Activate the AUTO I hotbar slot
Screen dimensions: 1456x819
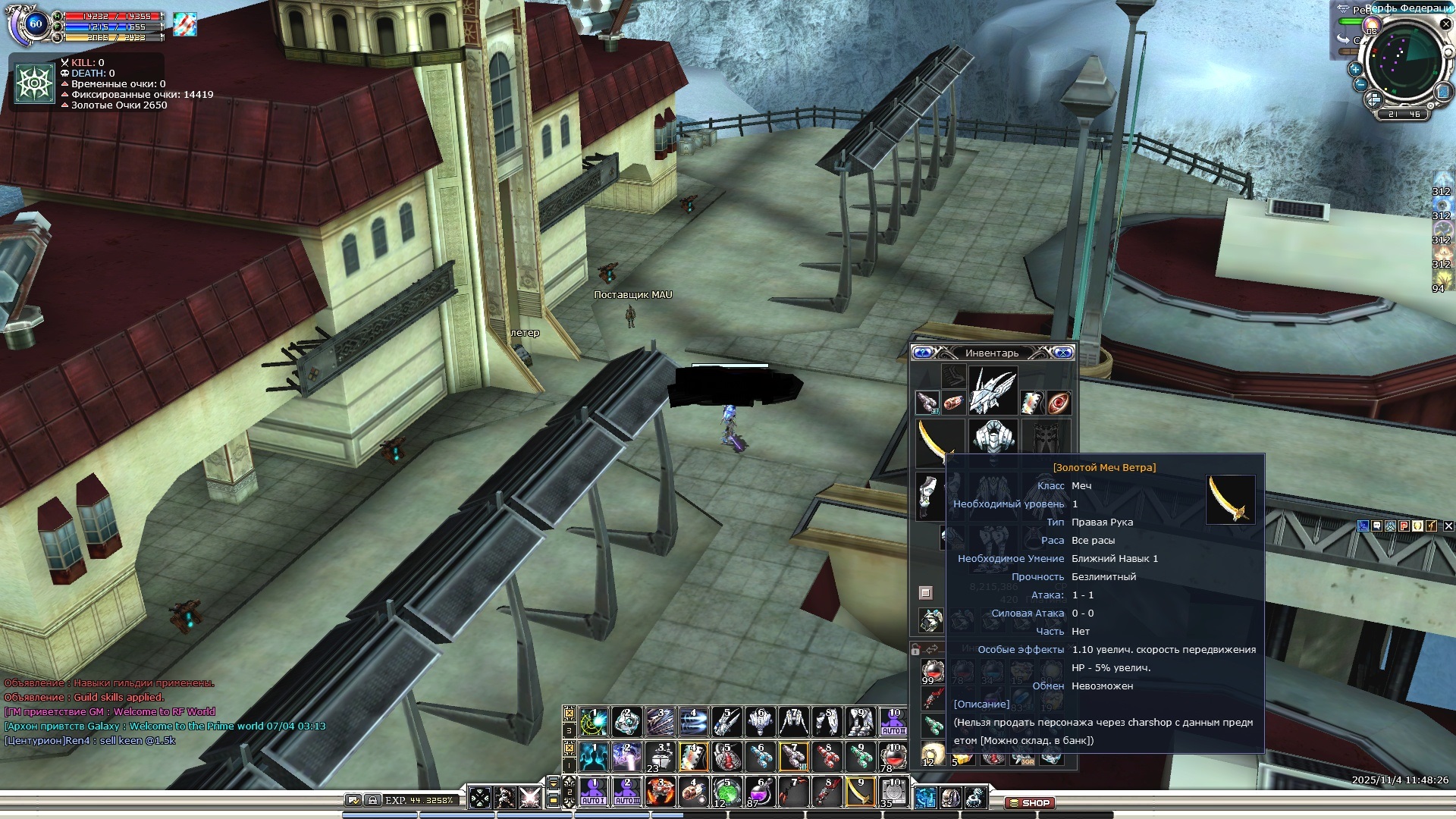point(593,792)
